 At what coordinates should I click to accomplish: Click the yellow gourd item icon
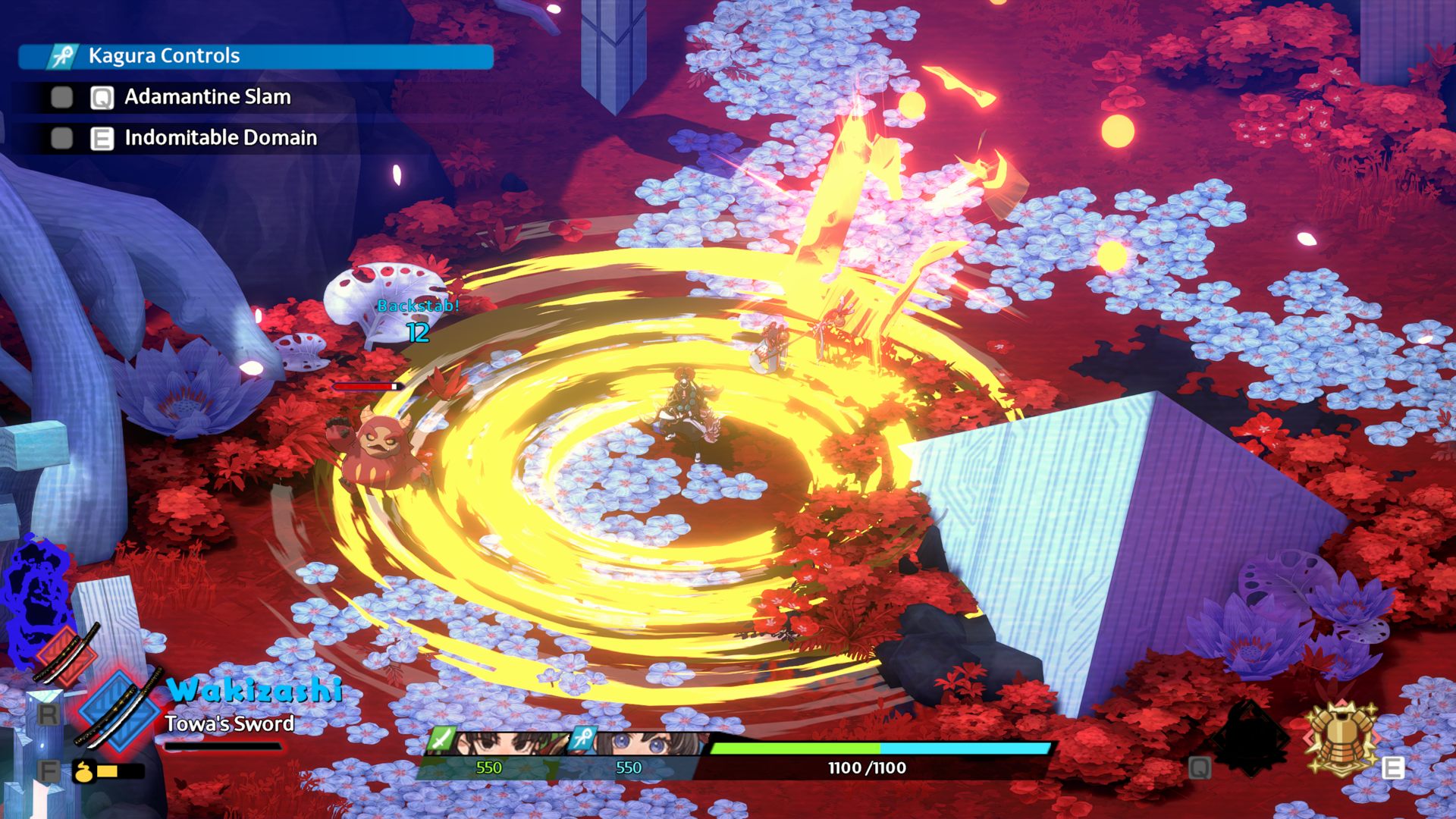(83, 771)
